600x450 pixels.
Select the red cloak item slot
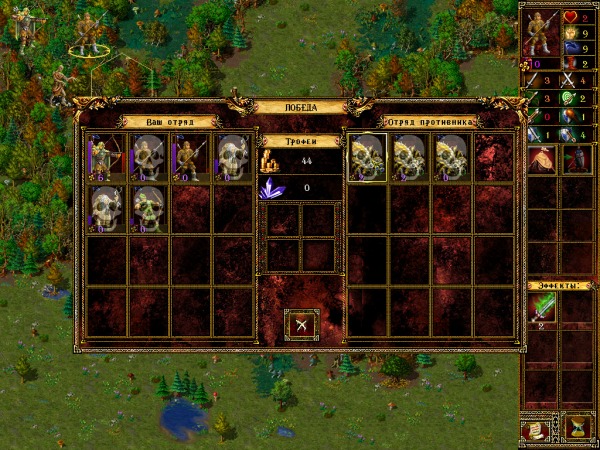click(x=544, y=159)
